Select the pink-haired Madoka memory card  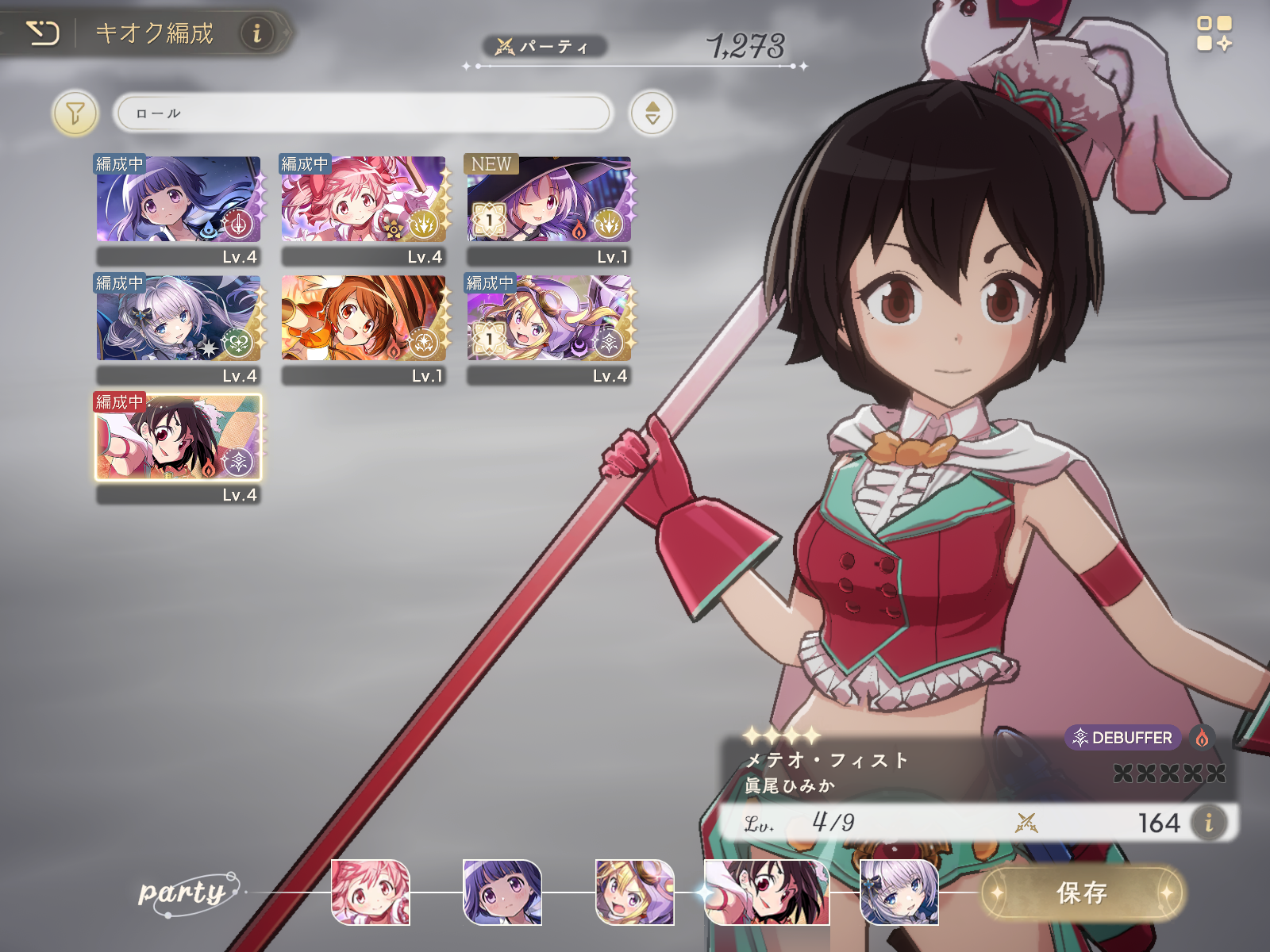coord(364,200)
